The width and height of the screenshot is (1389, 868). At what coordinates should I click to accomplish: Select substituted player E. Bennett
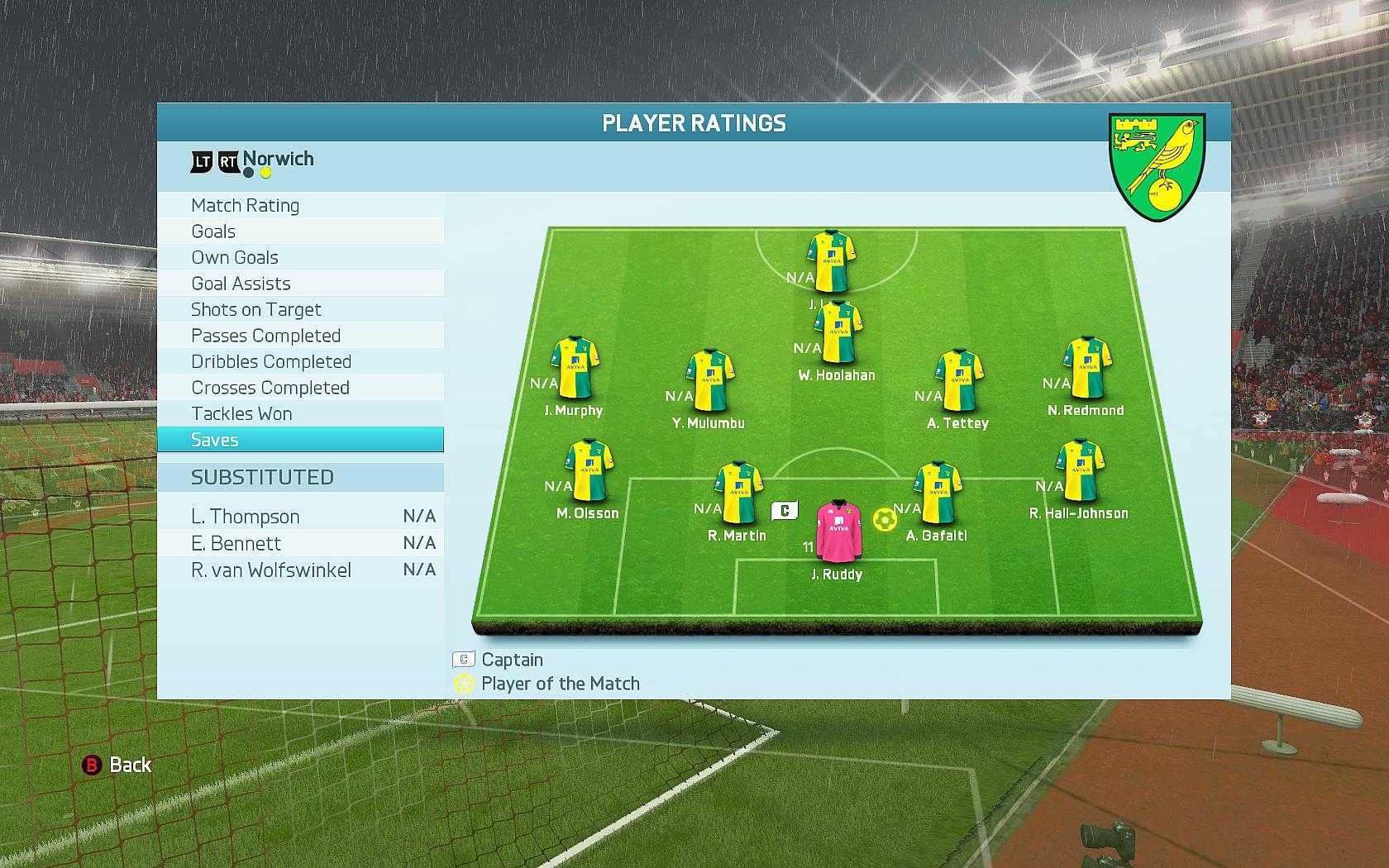tap(300, 543)
